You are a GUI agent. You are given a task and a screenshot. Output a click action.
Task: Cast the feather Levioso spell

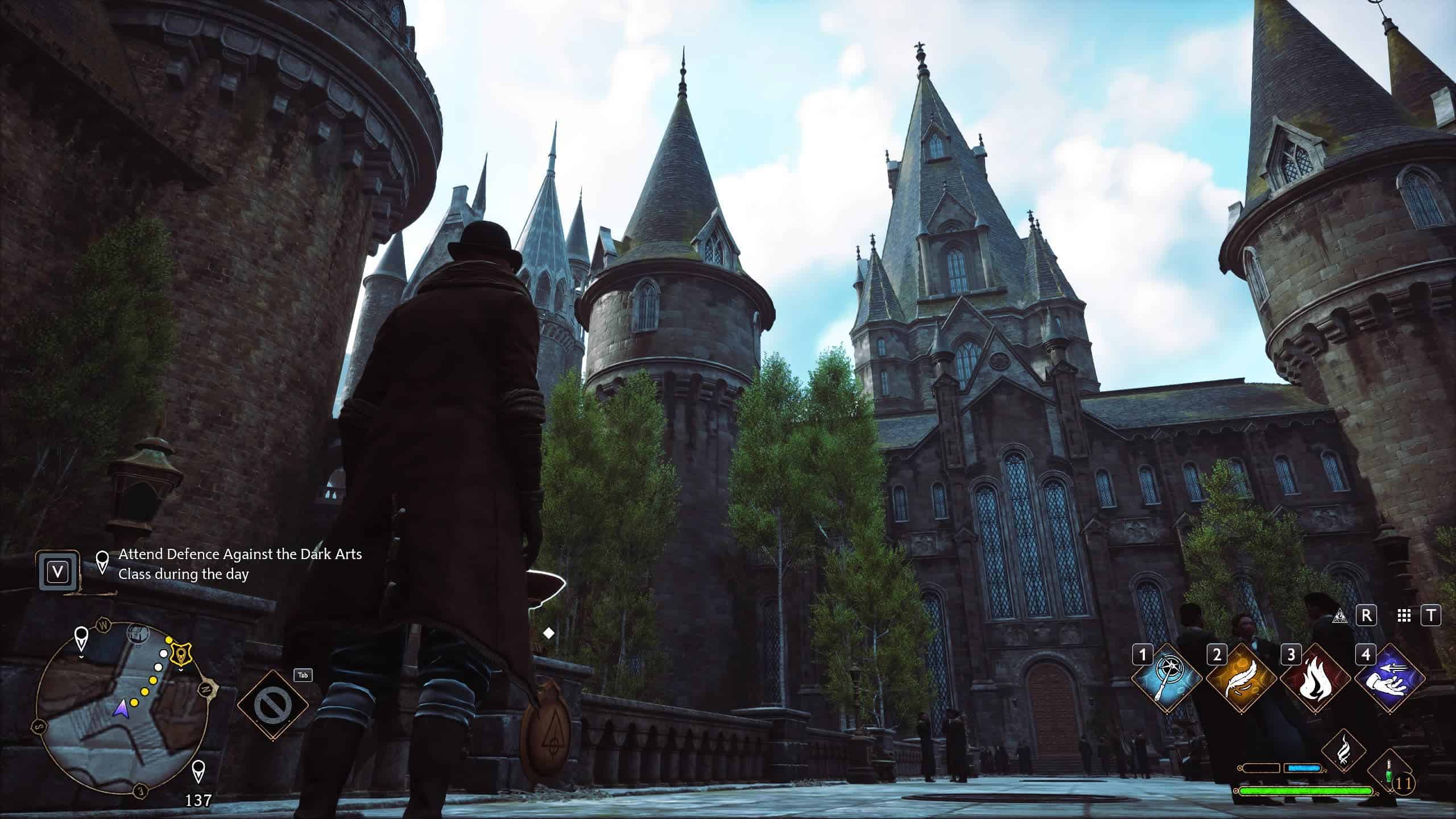pos(1240,679)
